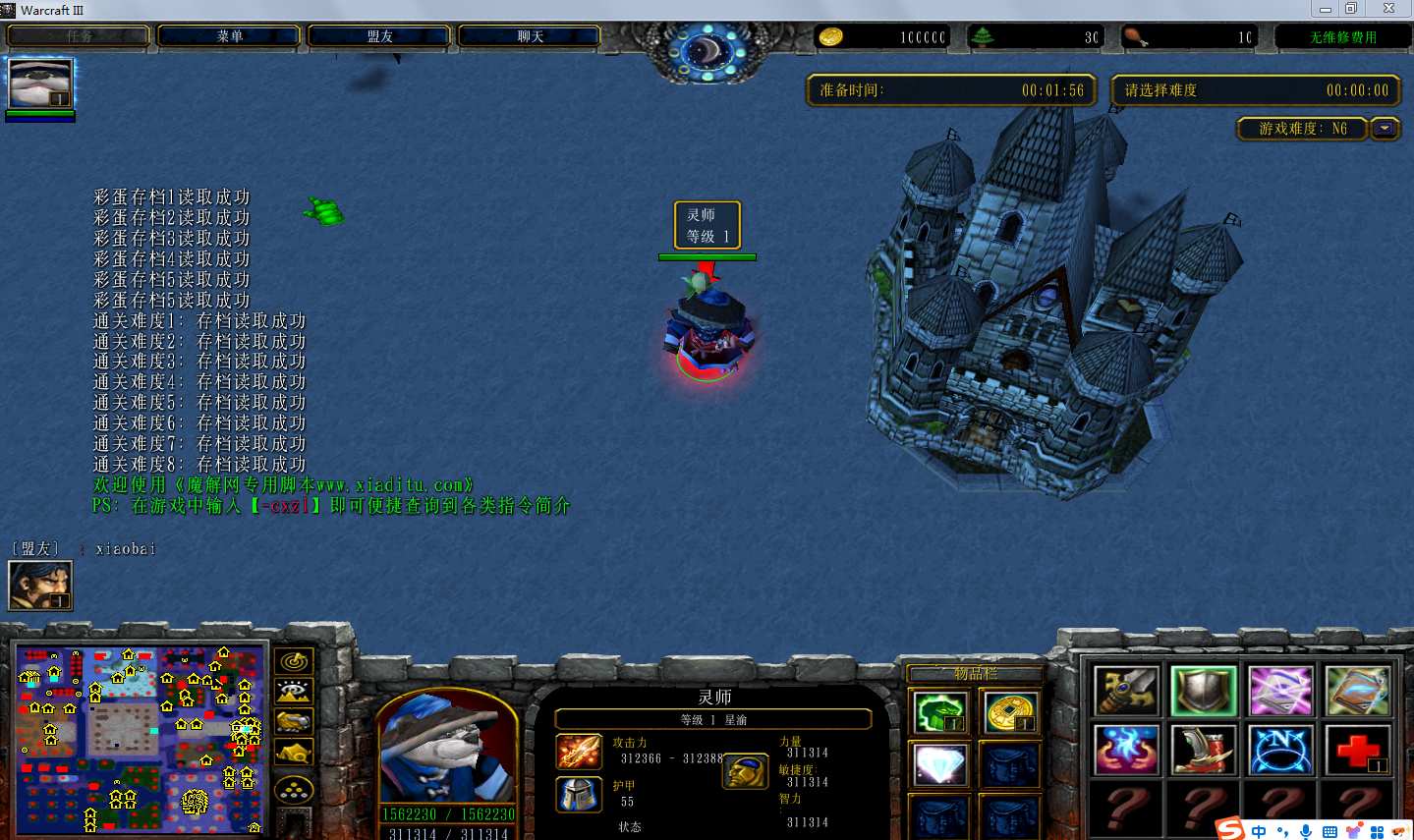The width and height of the screenshot is (1414, 840).
Task: Select the ally hero portrait below chat
Action: pyautogui.click(x=40, y=586)
